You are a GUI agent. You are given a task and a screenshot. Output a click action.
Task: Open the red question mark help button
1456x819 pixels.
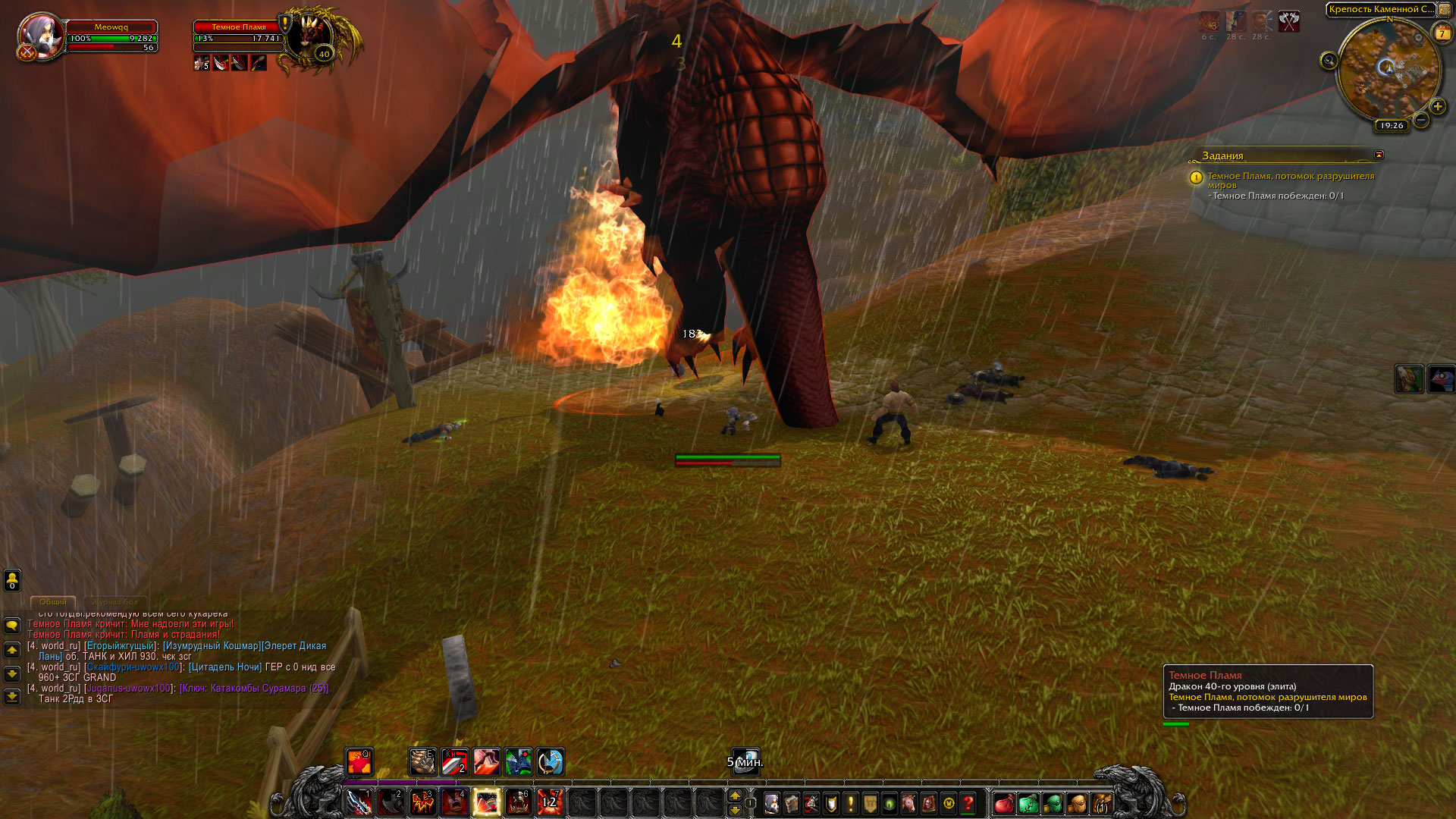[x=968, y=803]
